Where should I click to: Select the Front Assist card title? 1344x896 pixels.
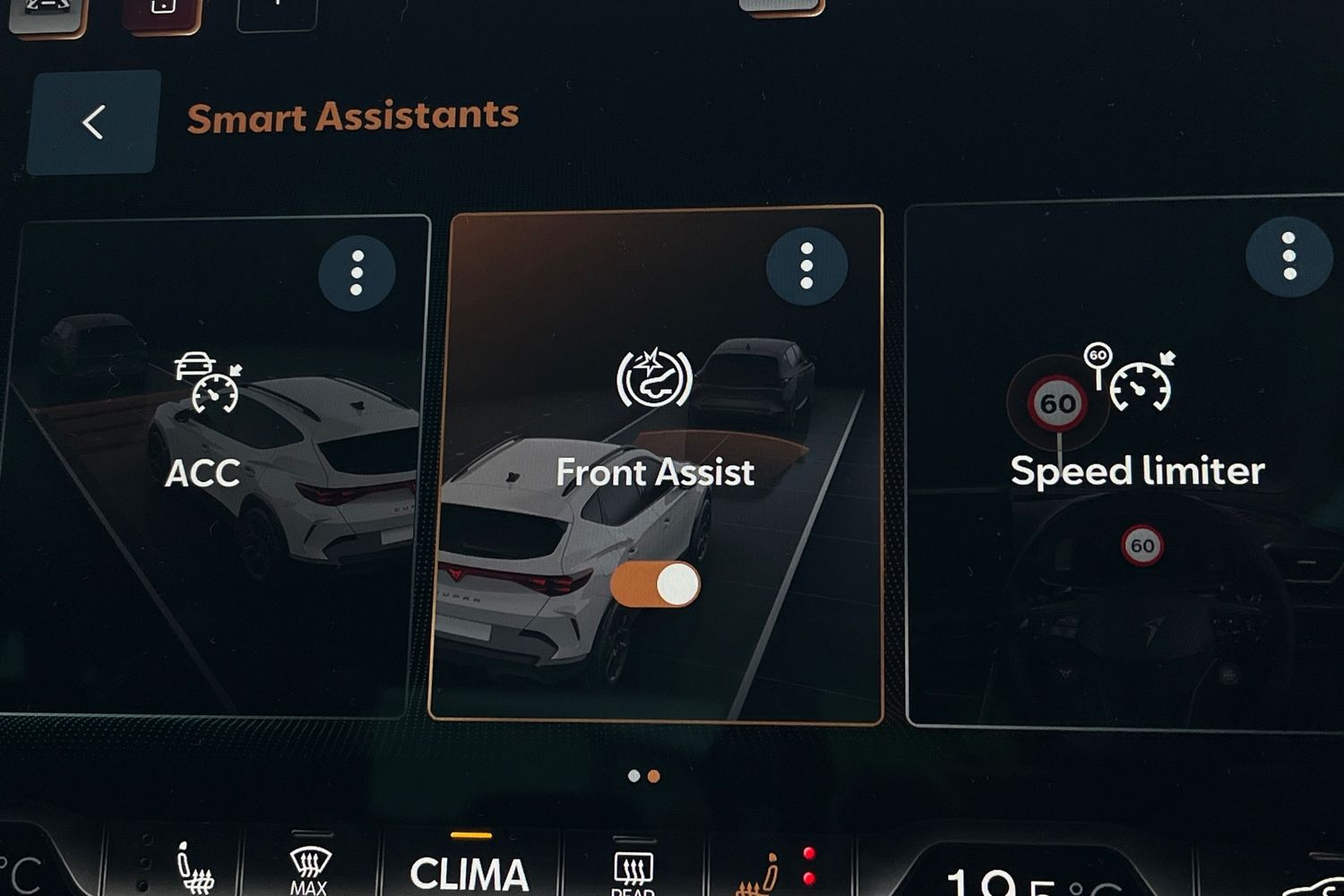[655, 472]
